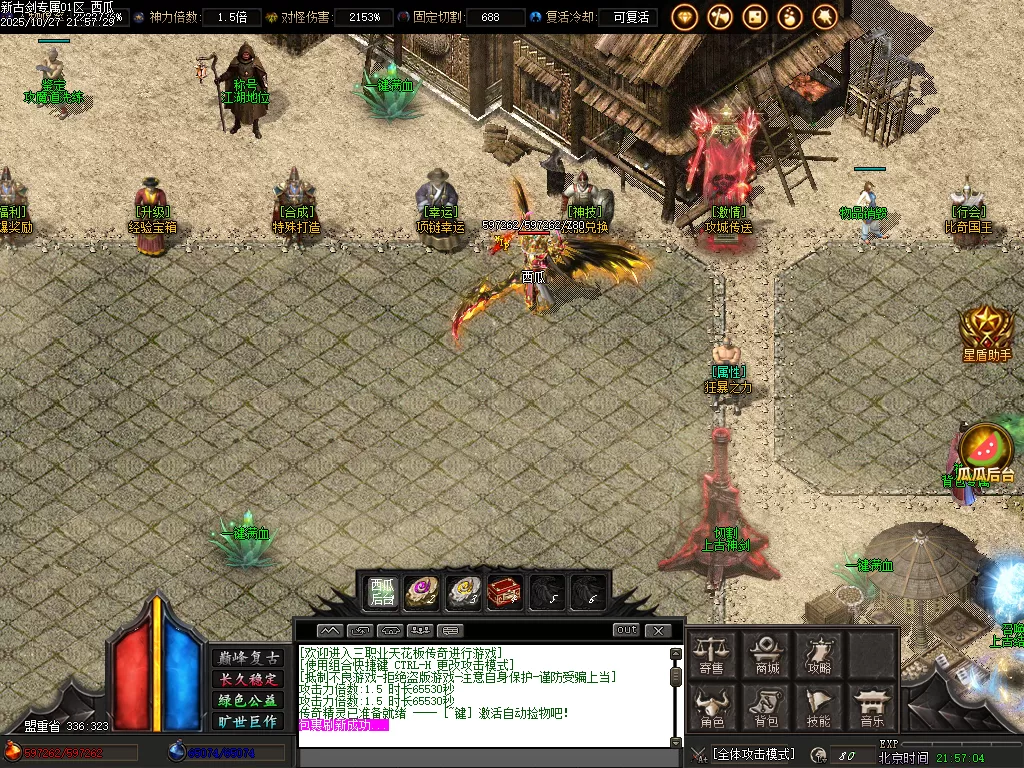Open the 星盾助手 assistant
The height and width of the screenshot is (768, 1024).
coord(986,332)
